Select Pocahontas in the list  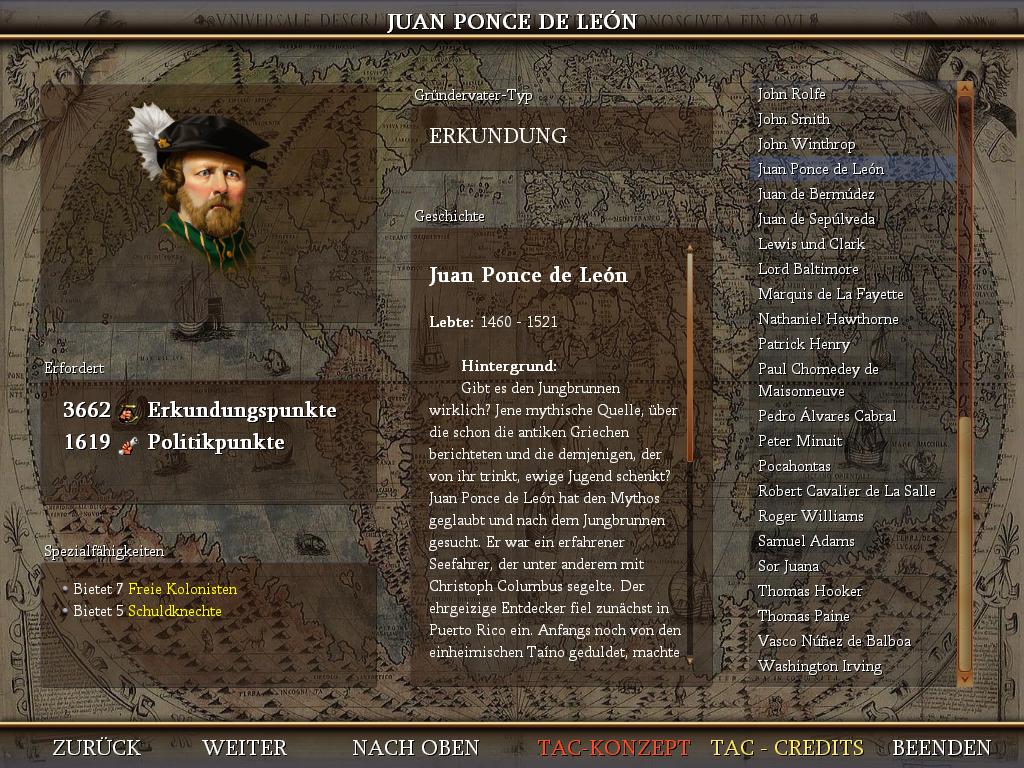point(794,466)
